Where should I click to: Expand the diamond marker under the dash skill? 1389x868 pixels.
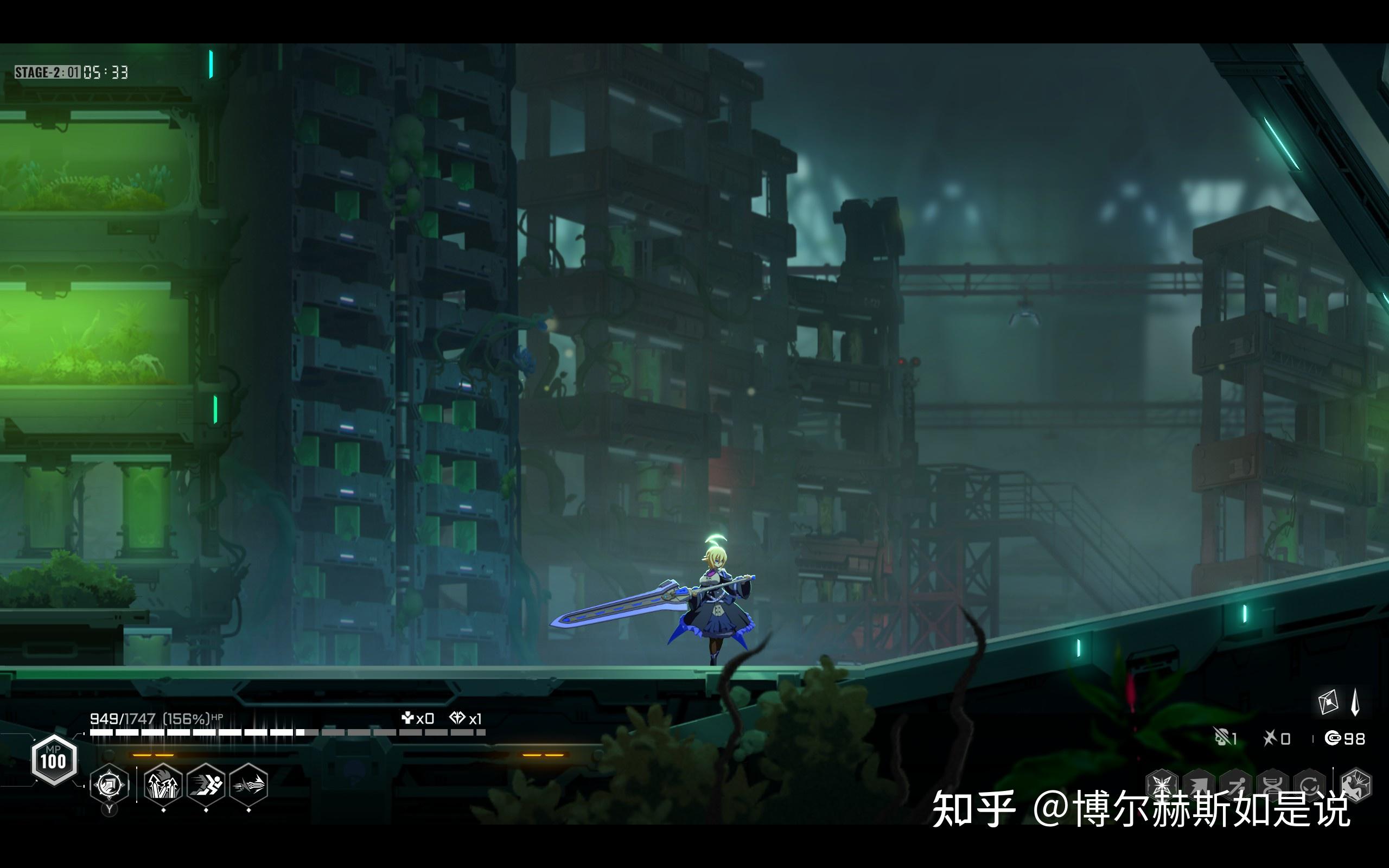[206, 812]
